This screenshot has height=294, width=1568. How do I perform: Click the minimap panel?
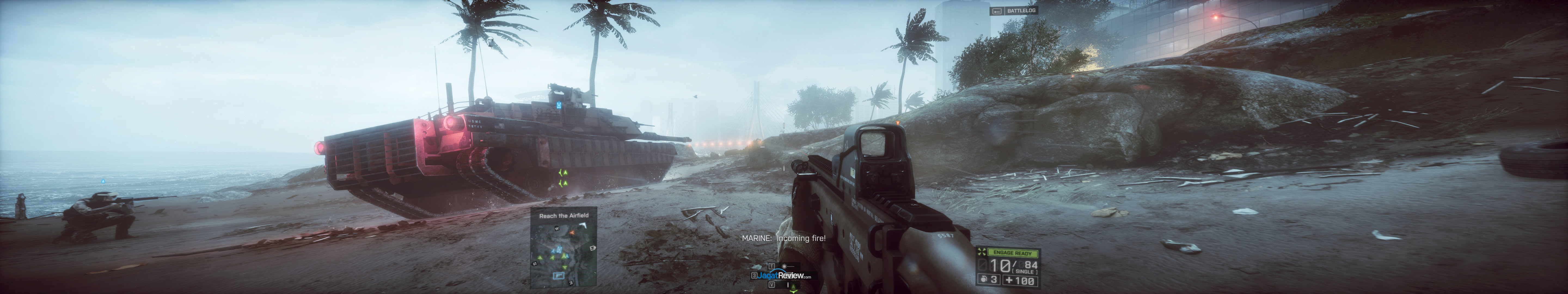(562, 255)
